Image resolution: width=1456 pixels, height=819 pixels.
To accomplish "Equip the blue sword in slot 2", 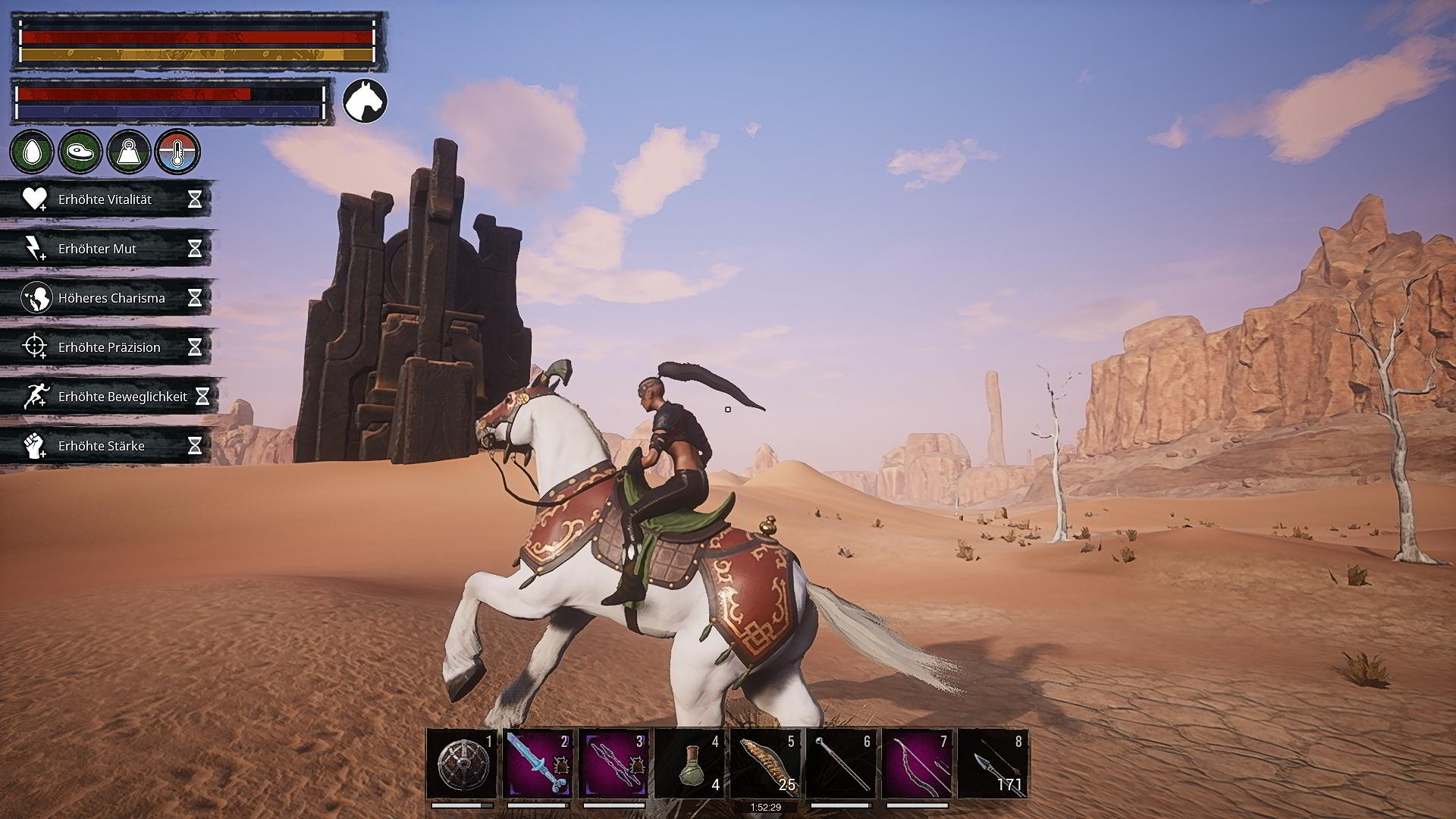I will coord(538,764).
